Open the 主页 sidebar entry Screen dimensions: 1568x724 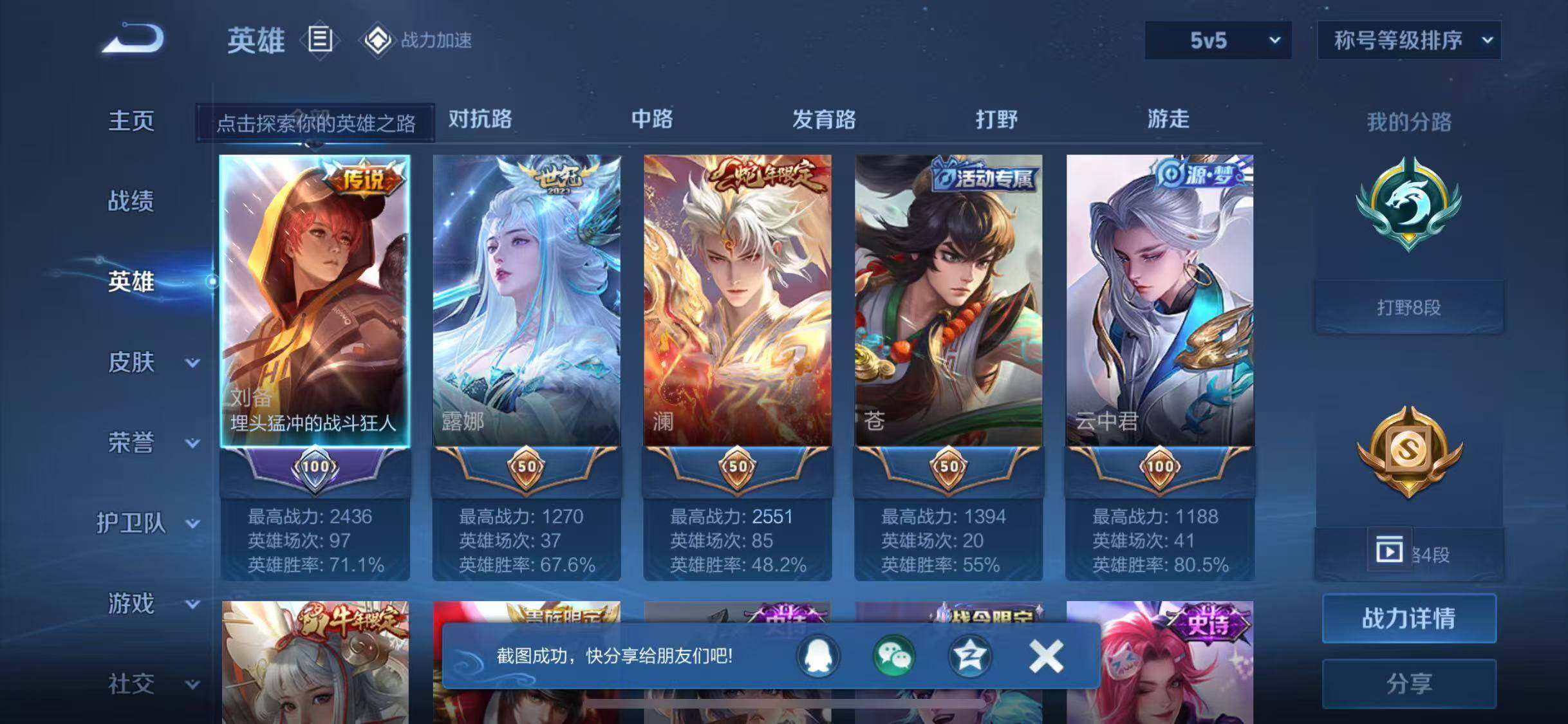(131, 121)
